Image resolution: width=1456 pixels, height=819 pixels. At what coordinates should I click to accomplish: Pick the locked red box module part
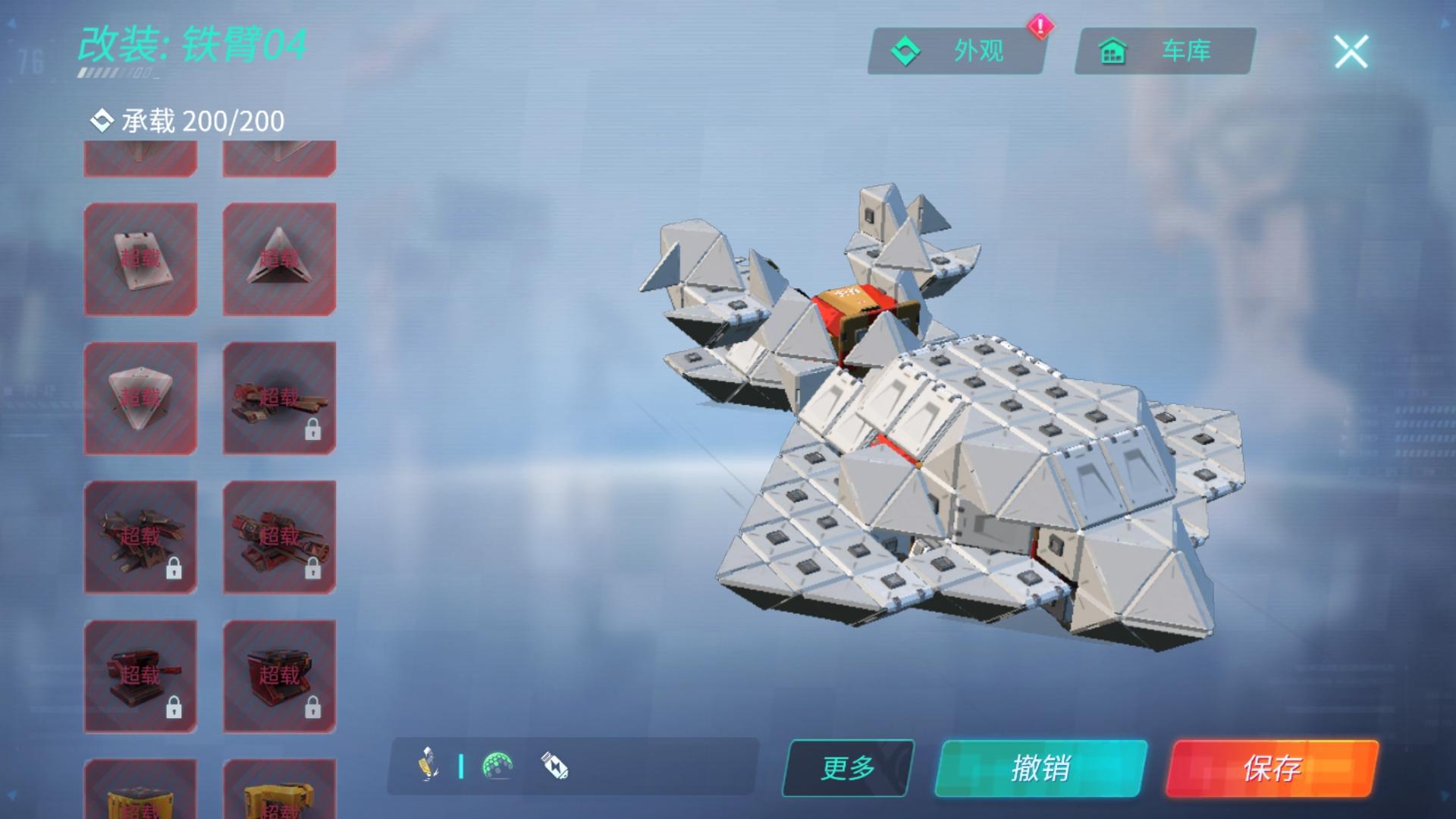(x=279, y=676)
